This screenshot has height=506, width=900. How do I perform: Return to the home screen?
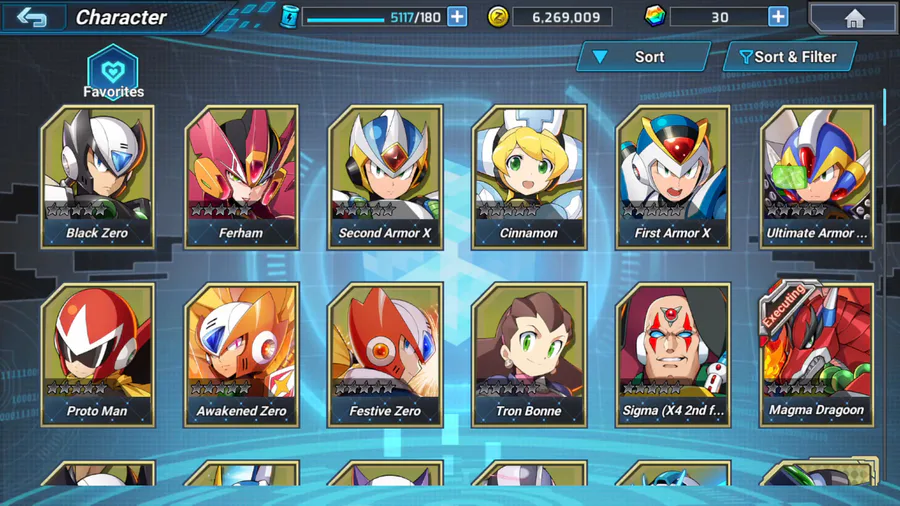(853, 18)
